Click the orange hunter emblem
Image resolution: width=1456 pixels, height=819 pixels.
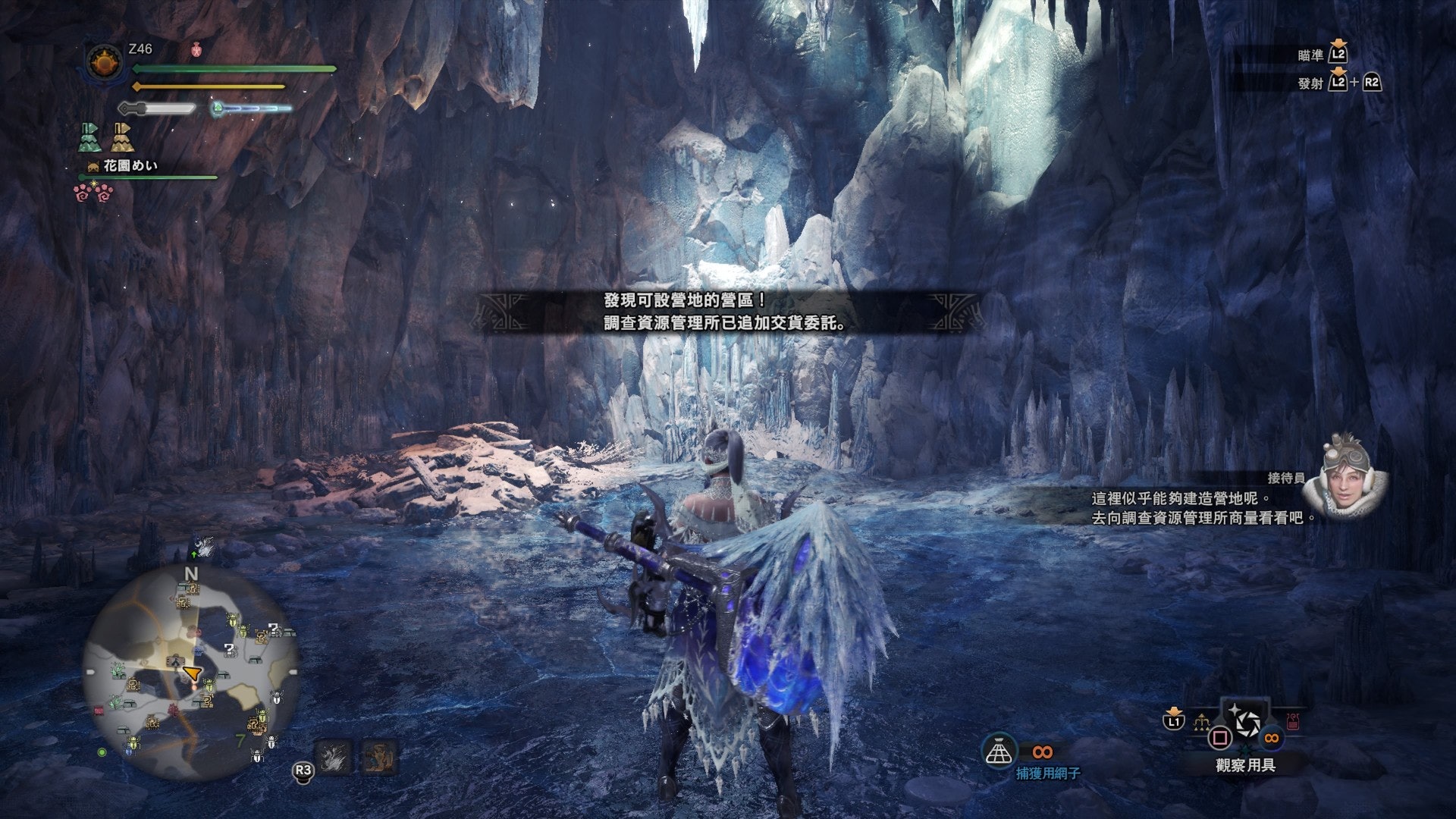[105, 63]
